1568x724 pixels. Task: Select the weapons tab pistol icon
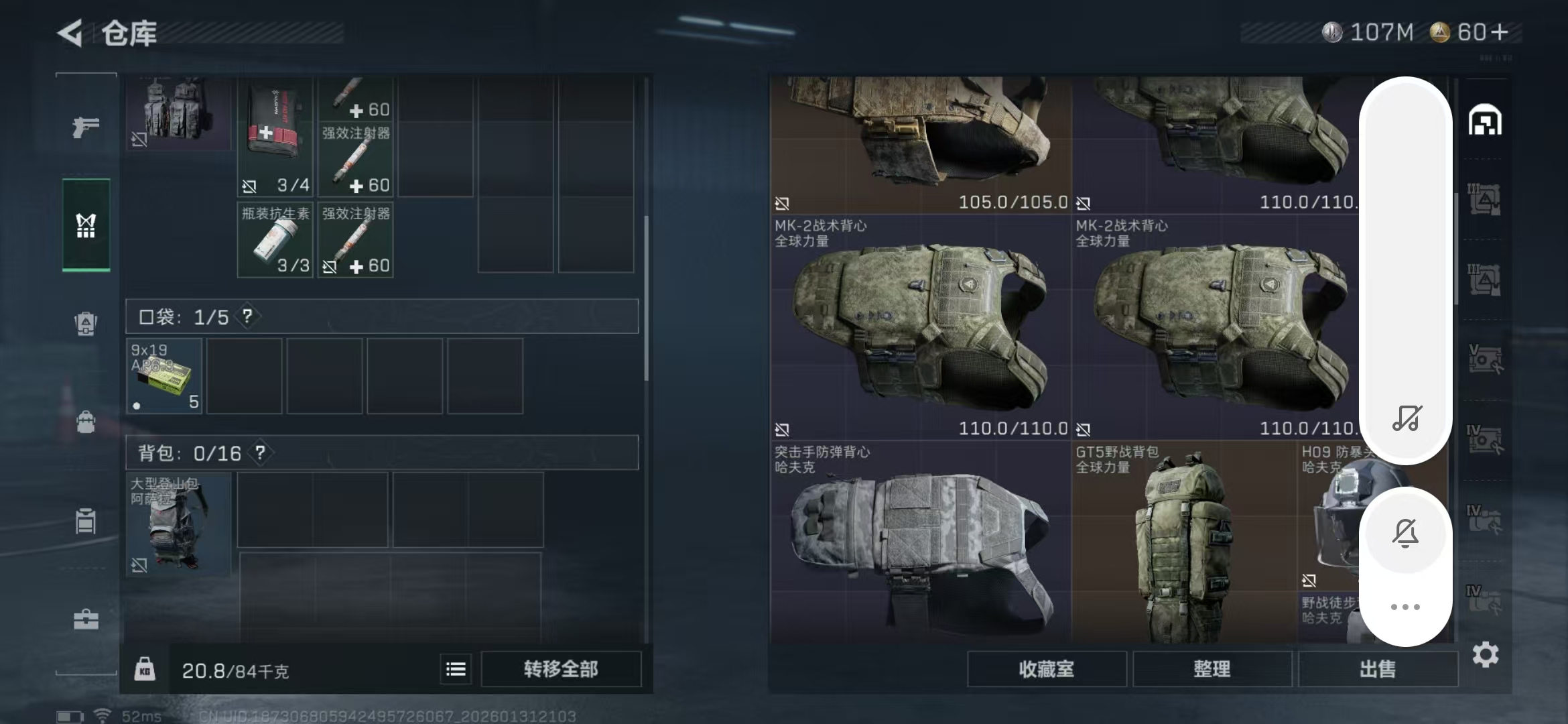(86, 126)
